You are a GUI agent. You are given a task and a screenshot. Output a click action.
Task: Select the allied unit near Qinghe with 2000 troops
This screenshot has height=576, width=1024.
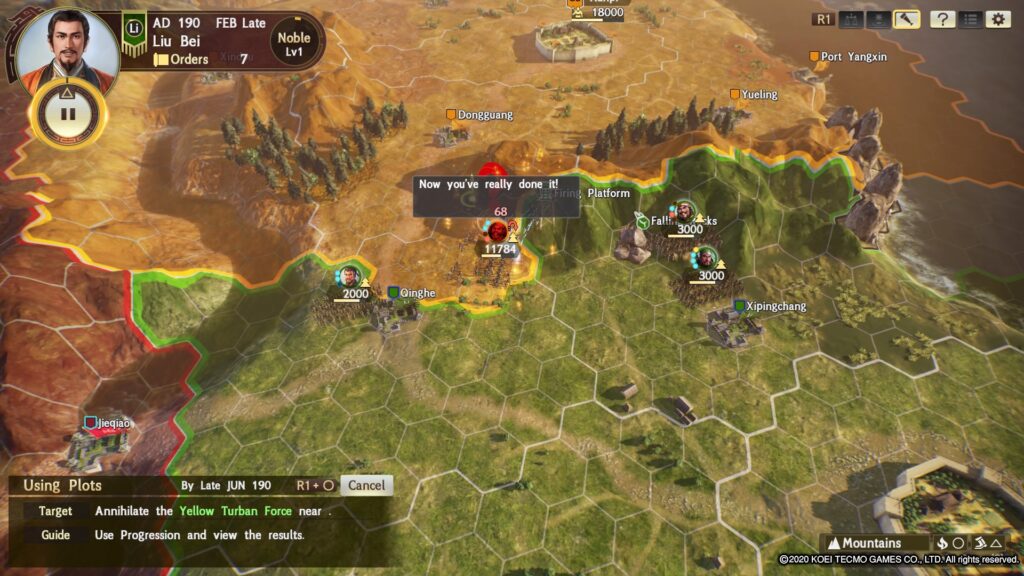(349, 277)
